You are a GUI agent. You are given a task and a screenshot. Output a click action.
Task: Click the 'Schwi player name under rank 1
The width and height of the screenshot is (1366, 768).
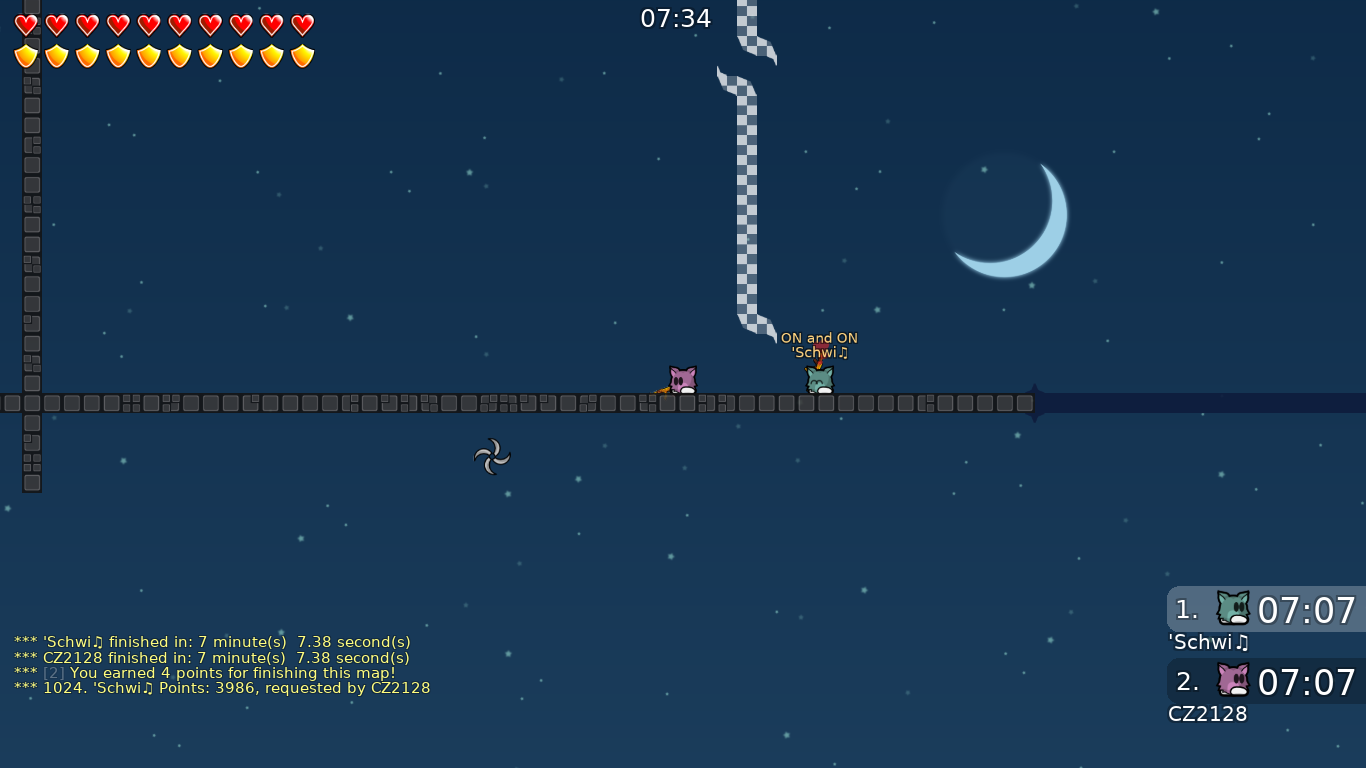click(1206, 643)
